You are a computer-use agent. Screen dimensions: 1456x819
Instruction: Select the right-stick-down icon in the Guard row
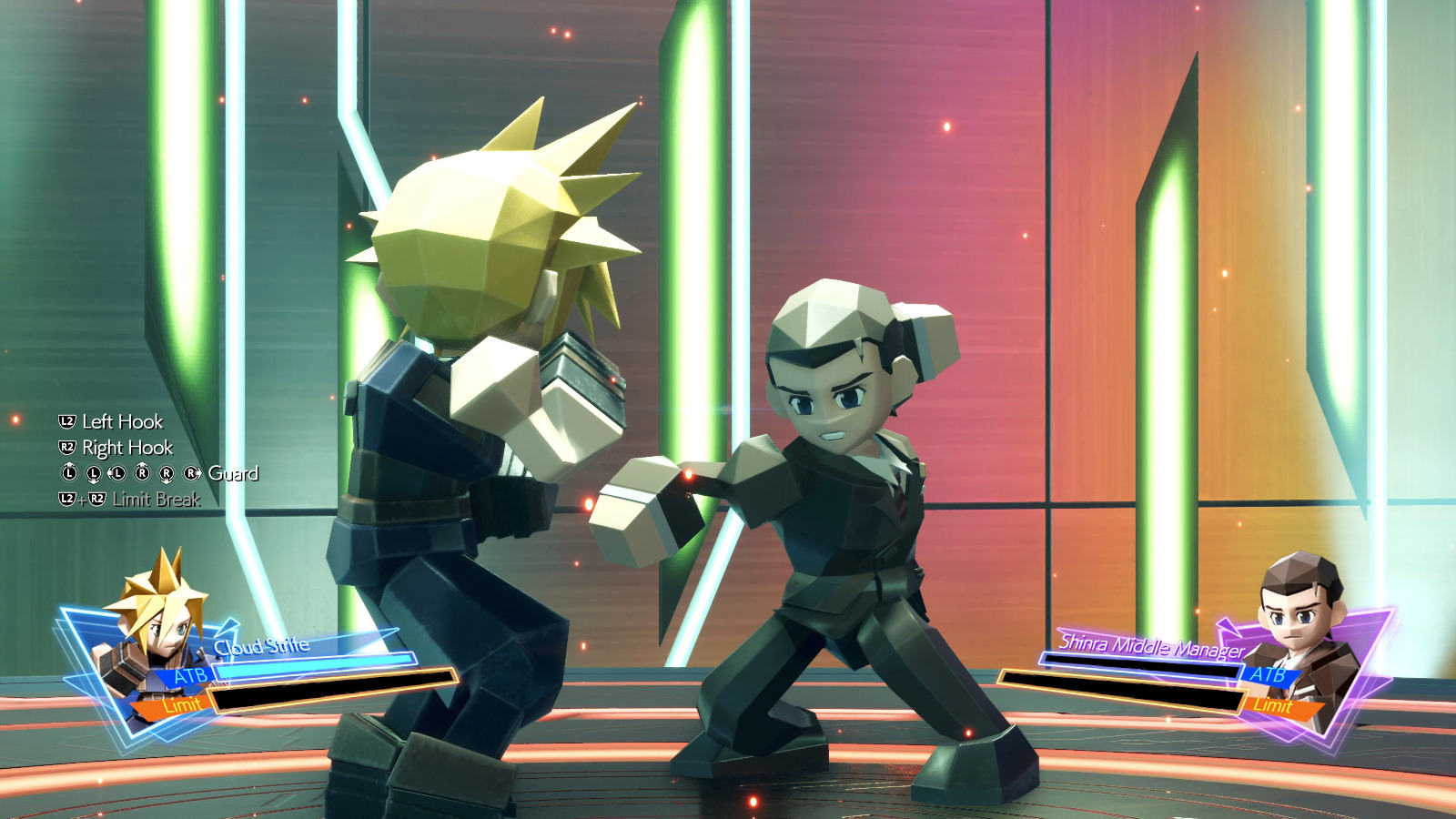(167, 473)
